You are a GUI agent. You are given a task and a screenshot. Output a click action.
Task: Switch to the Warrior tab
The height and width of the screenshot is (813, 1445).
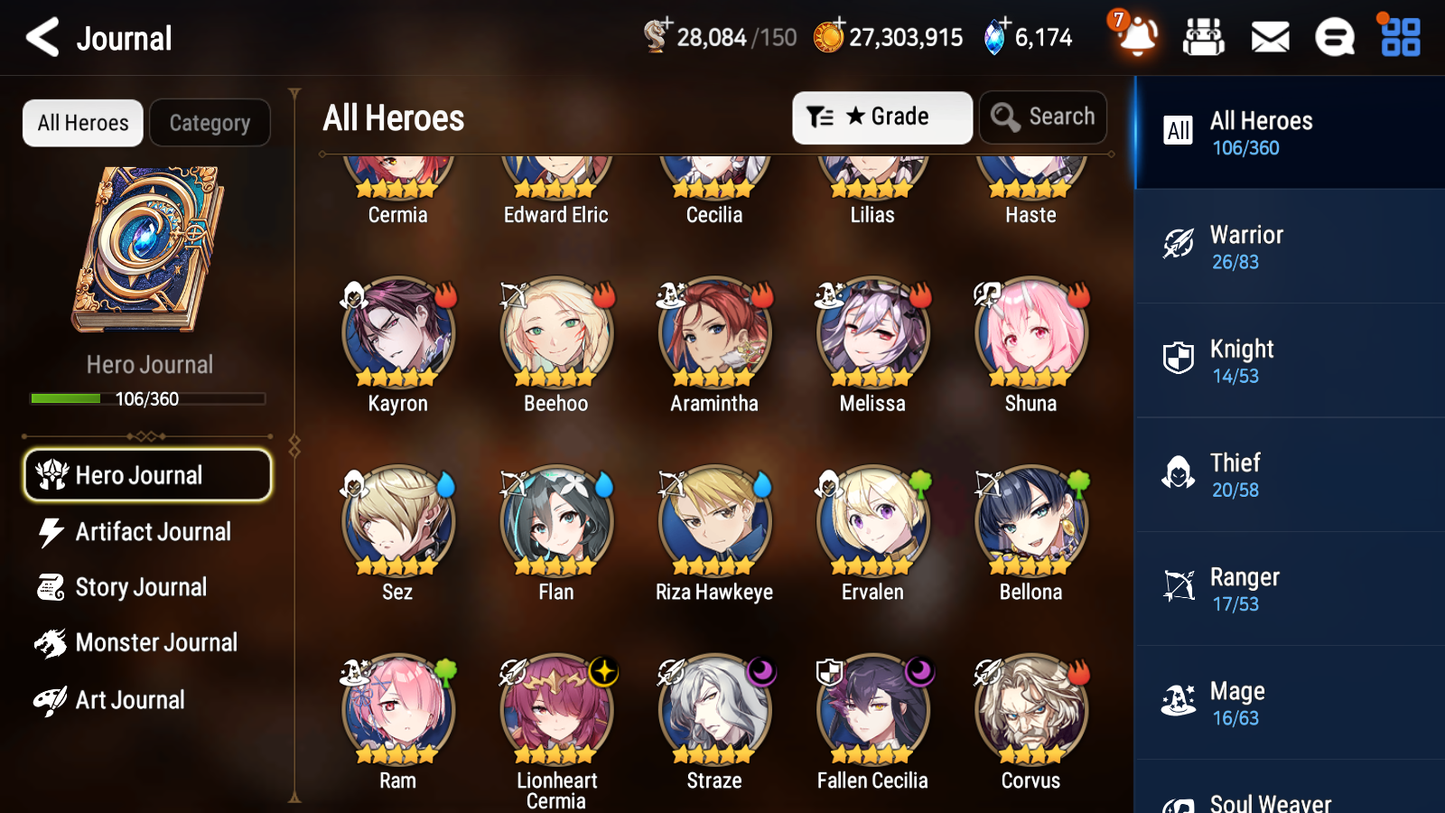click(x=1289, y=246)
